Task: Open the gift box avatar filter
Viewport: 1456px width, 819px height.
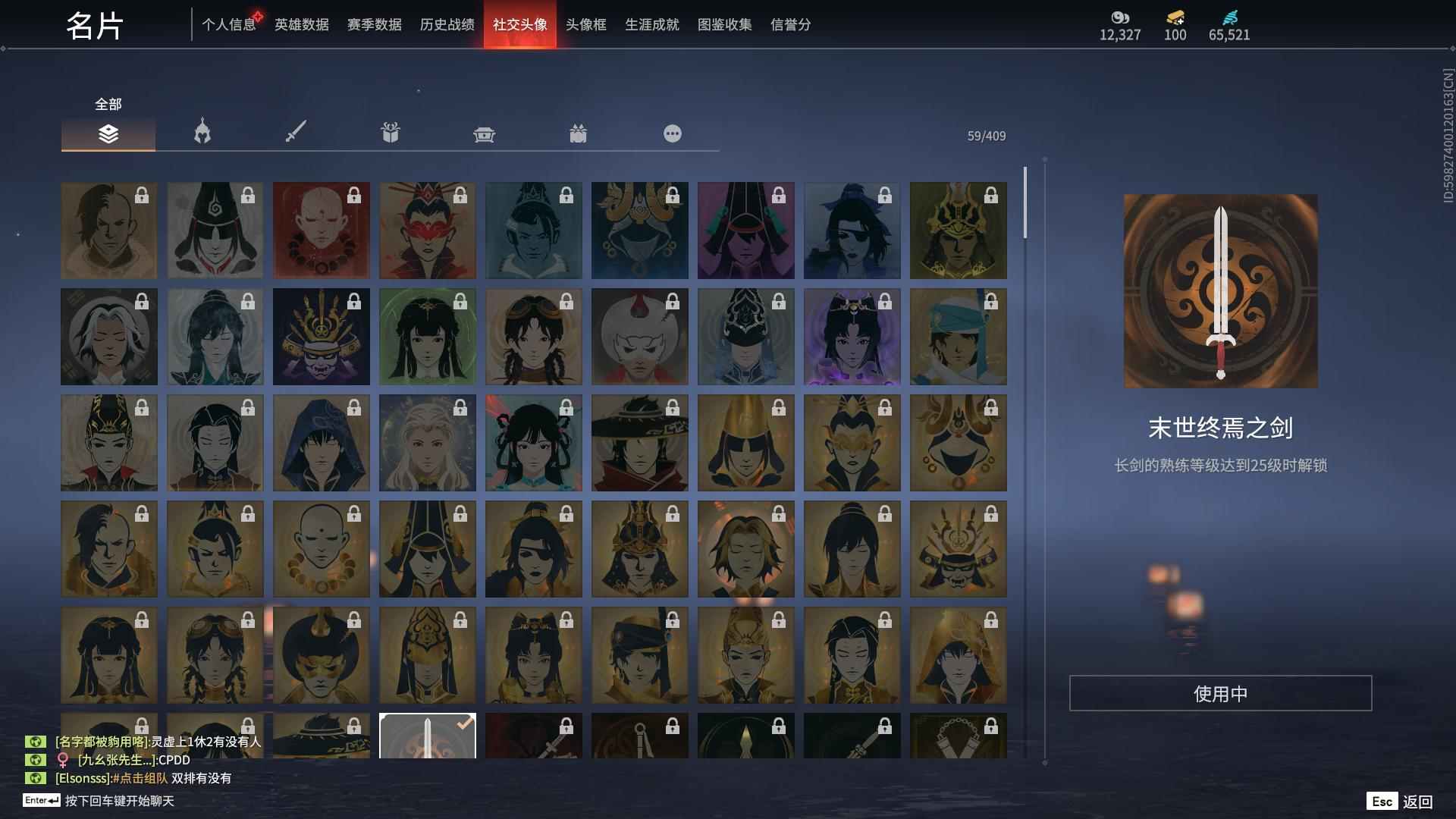Action: [390, 133]
